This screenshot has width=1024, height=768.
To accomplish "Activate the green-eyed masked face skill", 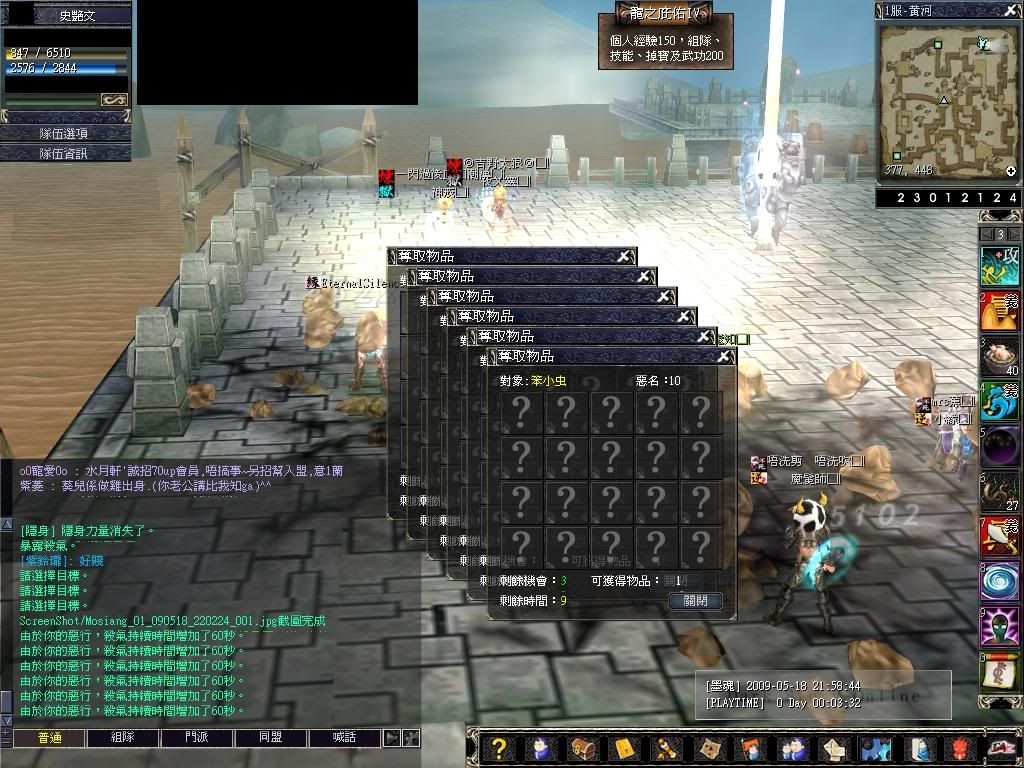I will tap(999, 627).
